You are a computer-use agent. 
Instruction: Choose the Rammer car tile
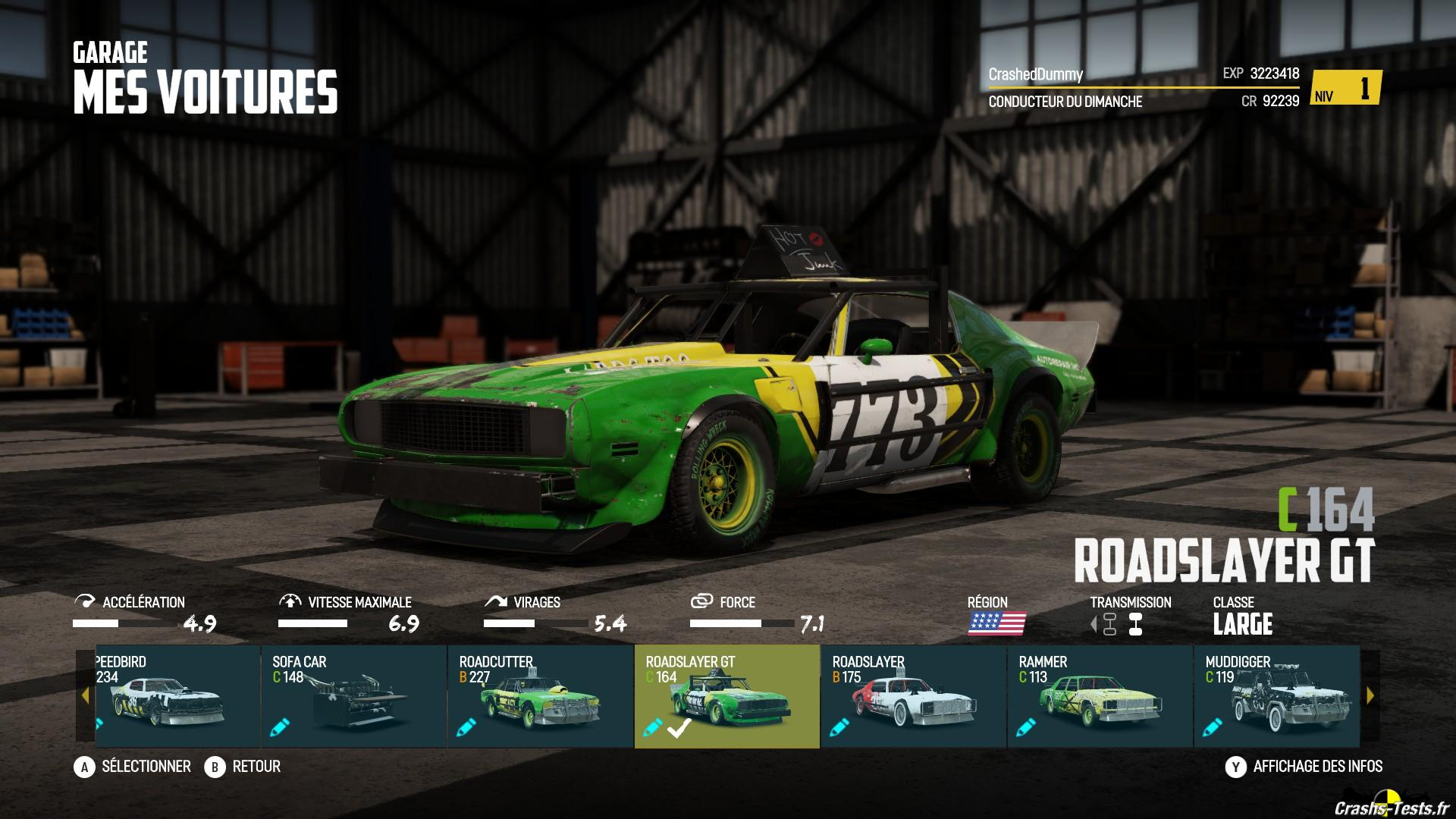(1100, 696)
